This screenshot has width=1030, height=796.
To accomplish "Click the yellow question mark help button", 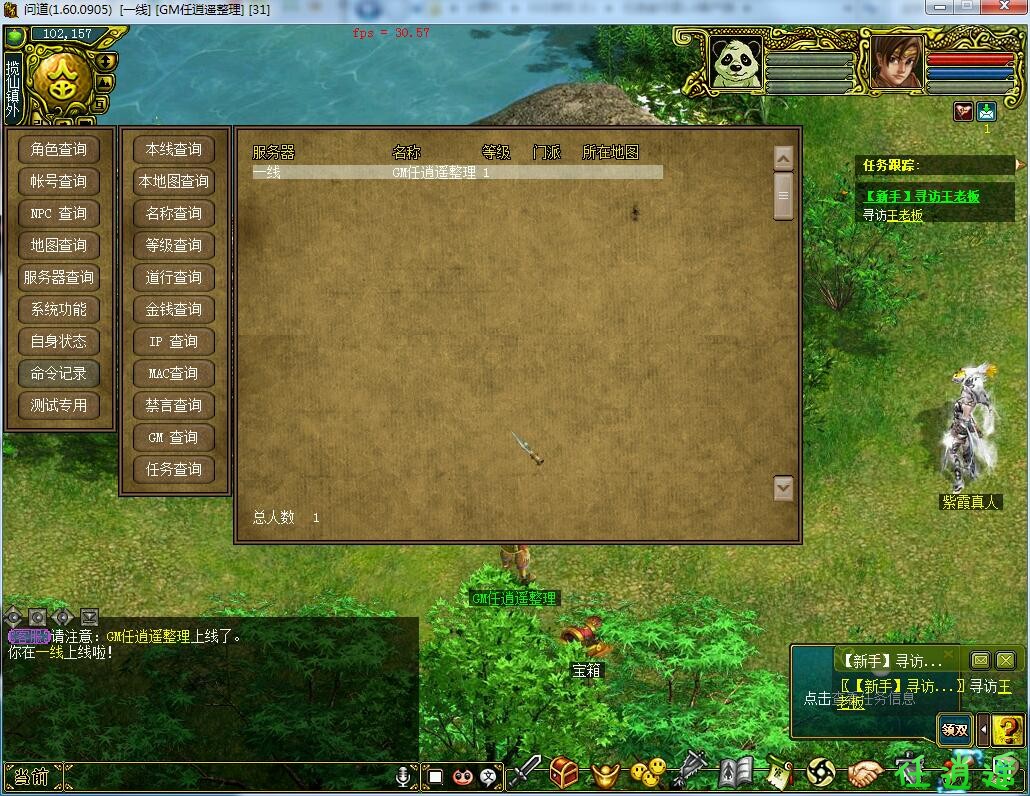I will point(1009,730).
